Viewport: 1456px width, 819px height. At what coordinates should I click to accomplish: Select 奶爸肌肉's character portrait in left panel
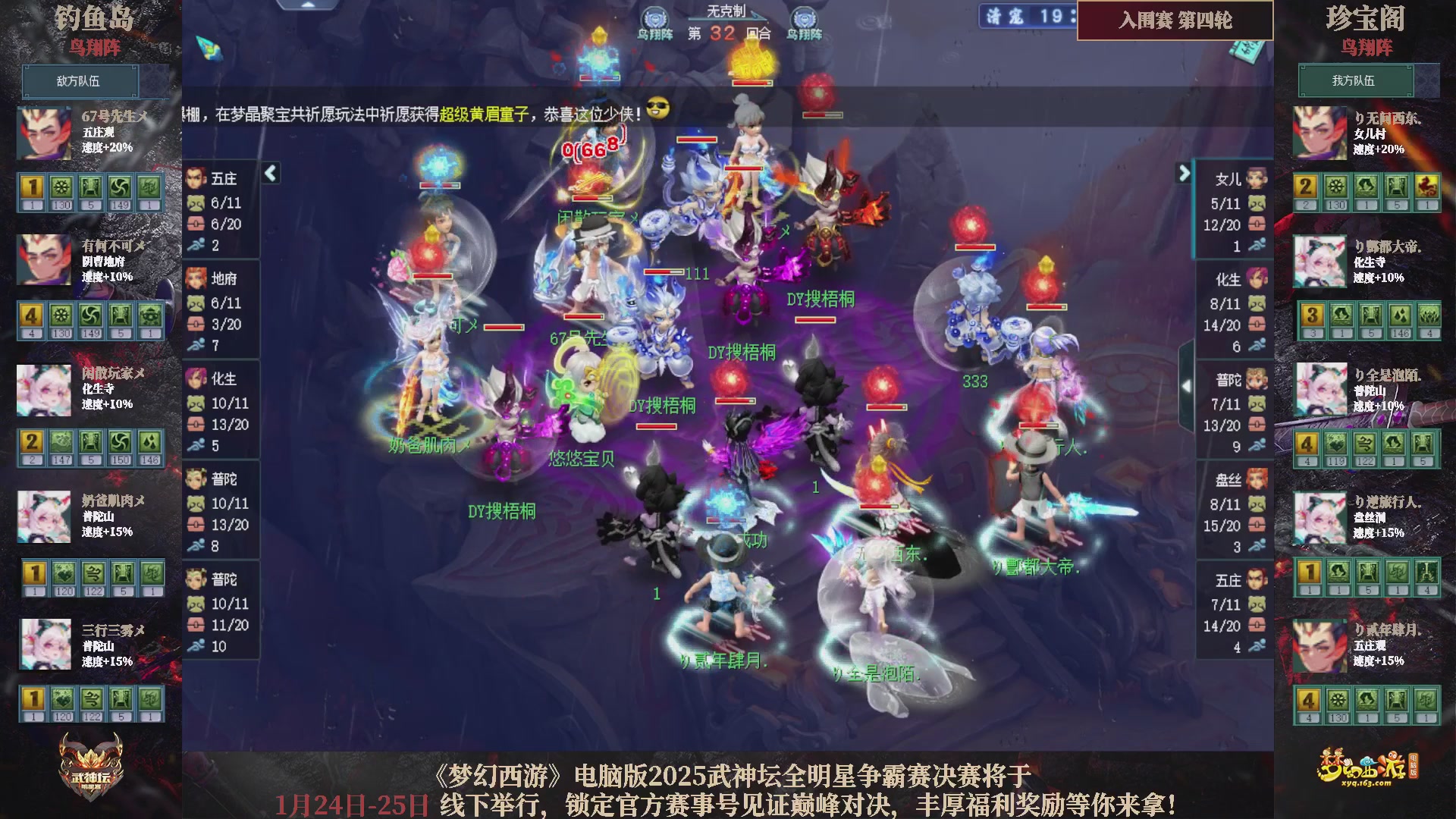point(43,516)
